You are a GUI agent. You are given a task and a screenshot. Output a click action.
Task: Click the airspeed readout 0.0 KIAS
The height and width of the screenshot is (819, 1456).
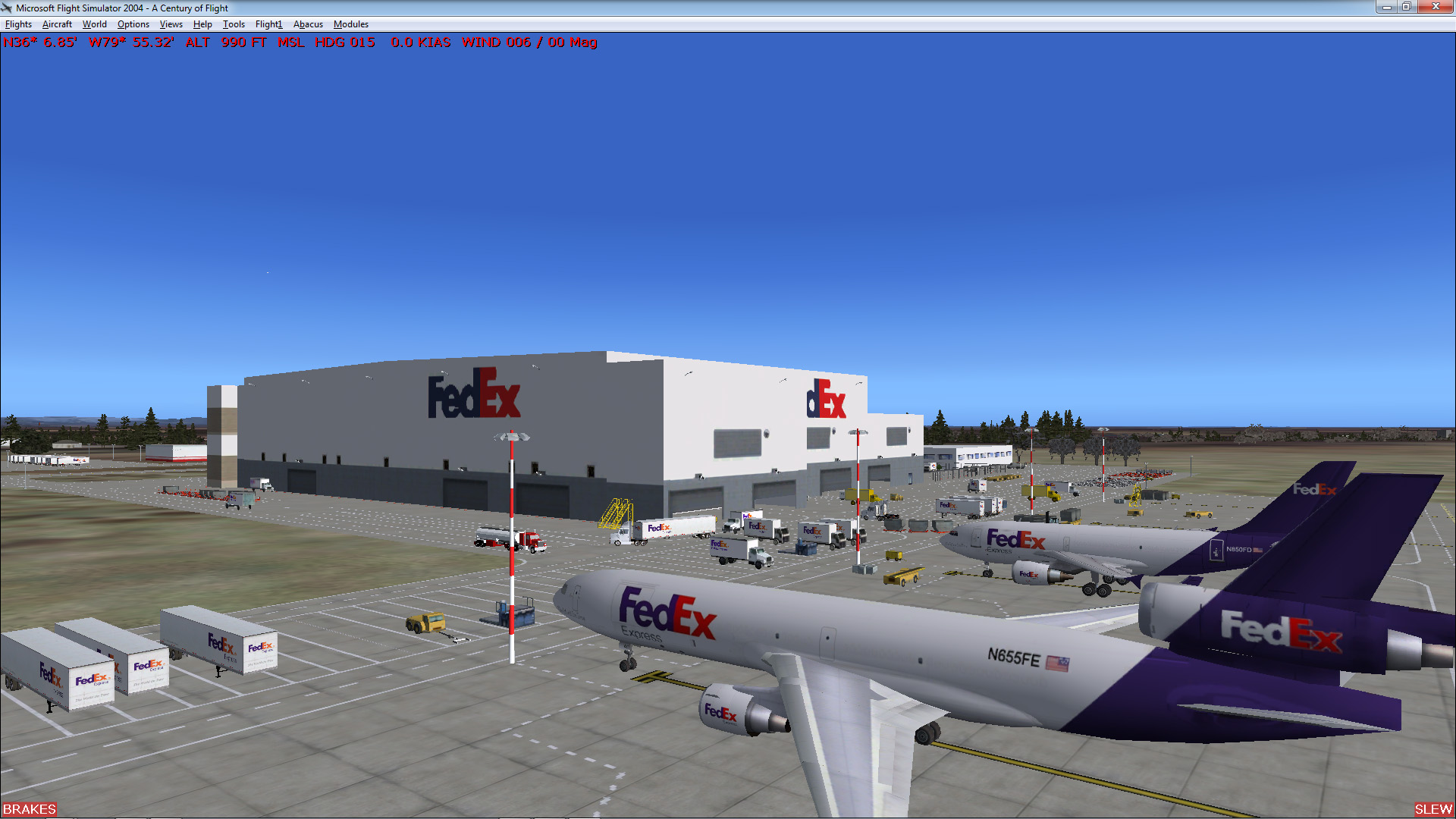(x=422, y=43)
